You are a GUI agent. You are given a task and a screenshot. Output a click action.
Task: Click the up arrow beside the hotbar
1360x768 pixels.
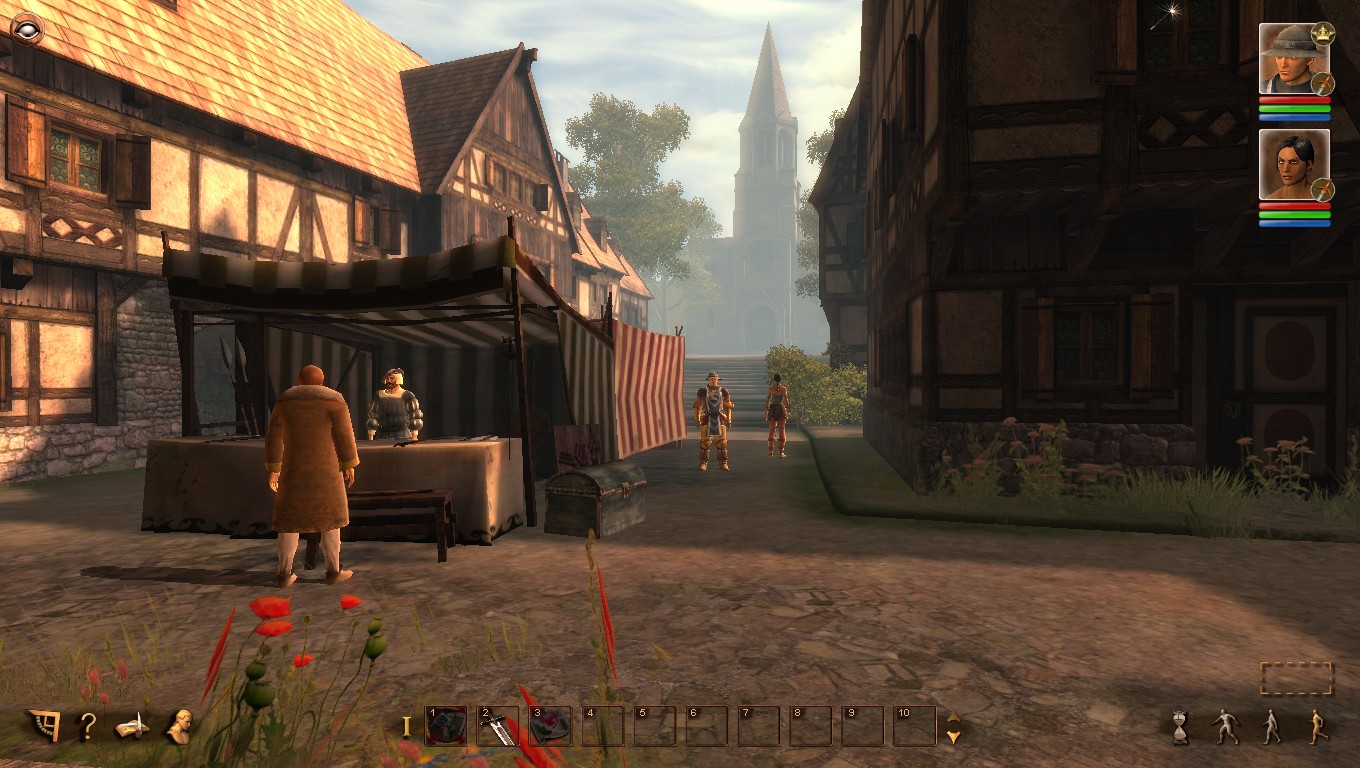pos(953,716)
